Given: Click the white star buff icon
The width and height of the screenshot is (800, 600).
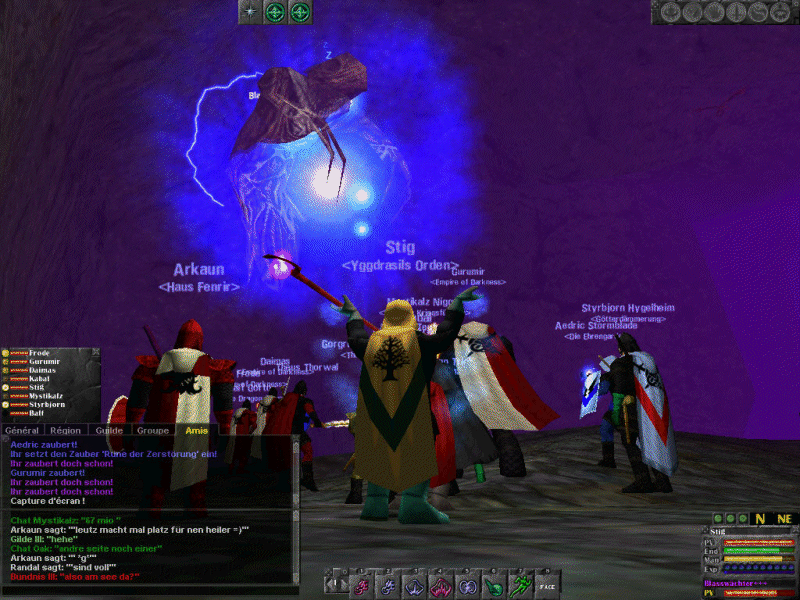Looking at the screenshot, I should (249, 12).
